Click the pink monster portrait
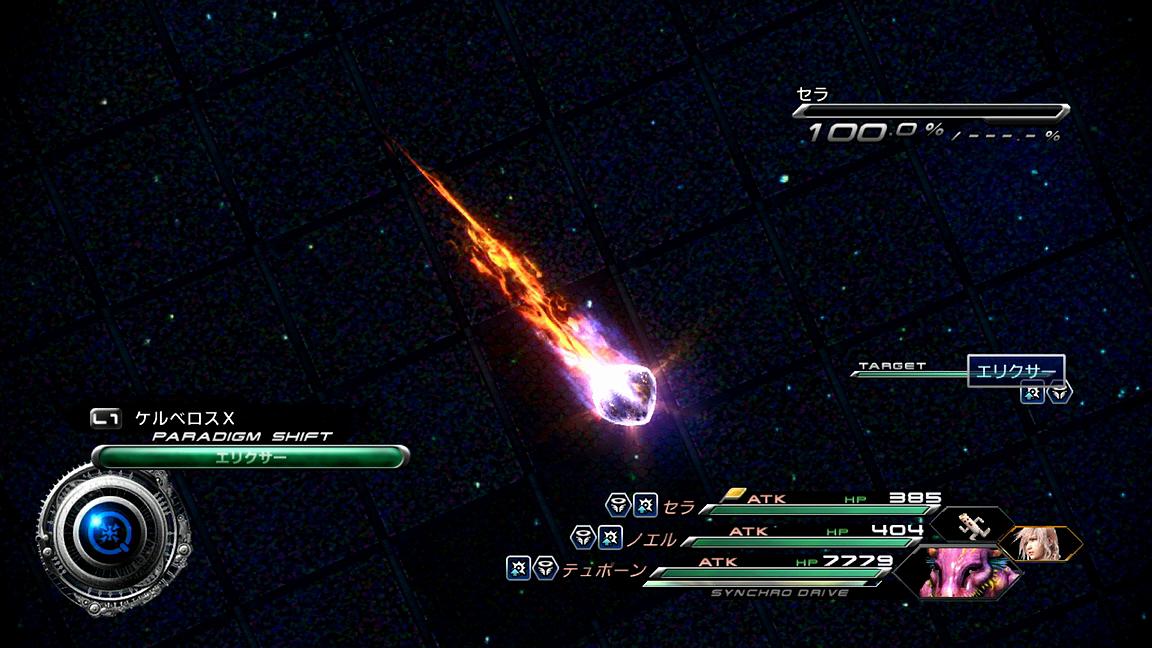The height and width of the screenshot is (648, 1152). click(x=954, y=573)
